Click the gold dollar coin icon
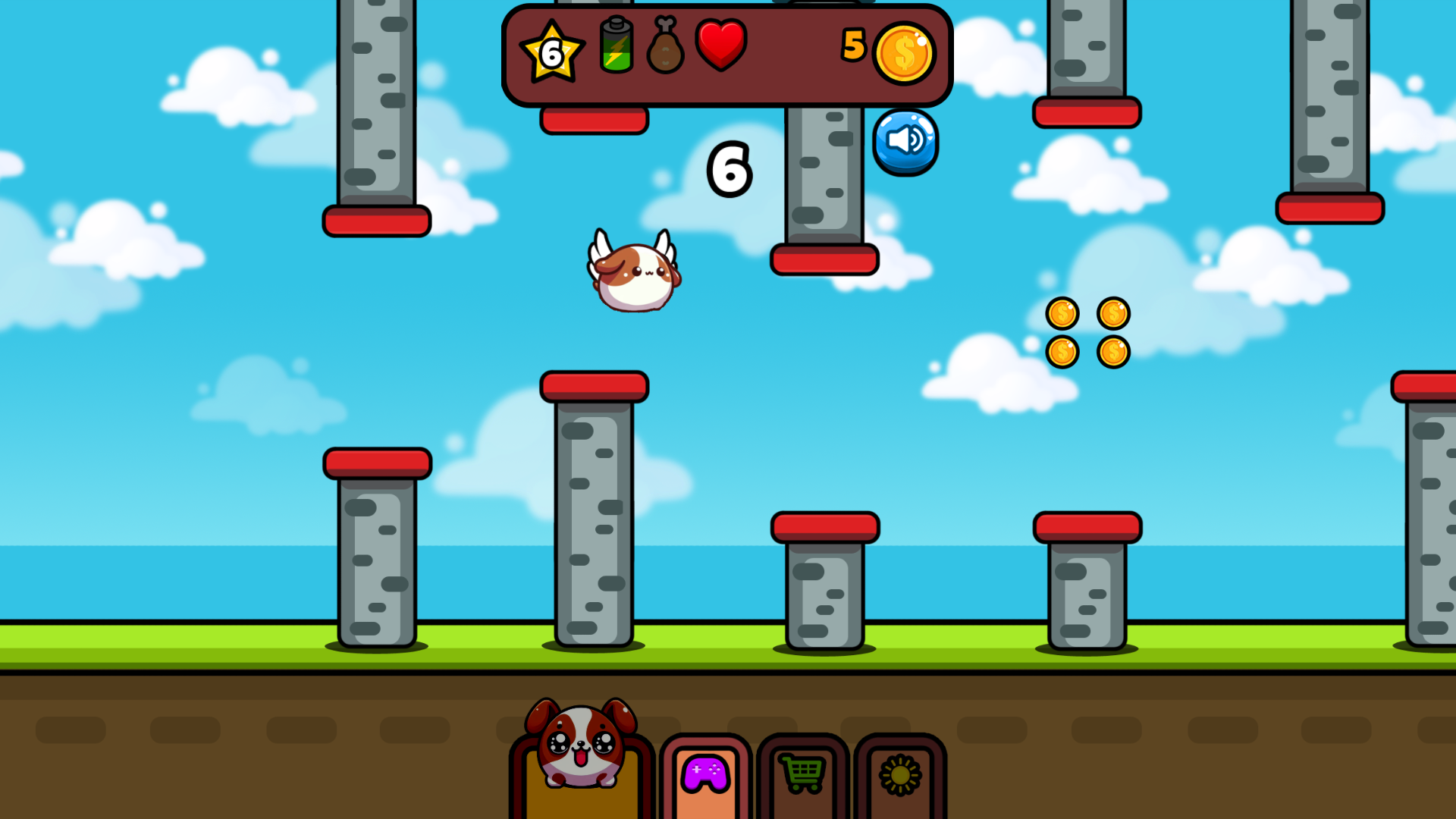The image size is (1456, 819). tap(905, 52)
